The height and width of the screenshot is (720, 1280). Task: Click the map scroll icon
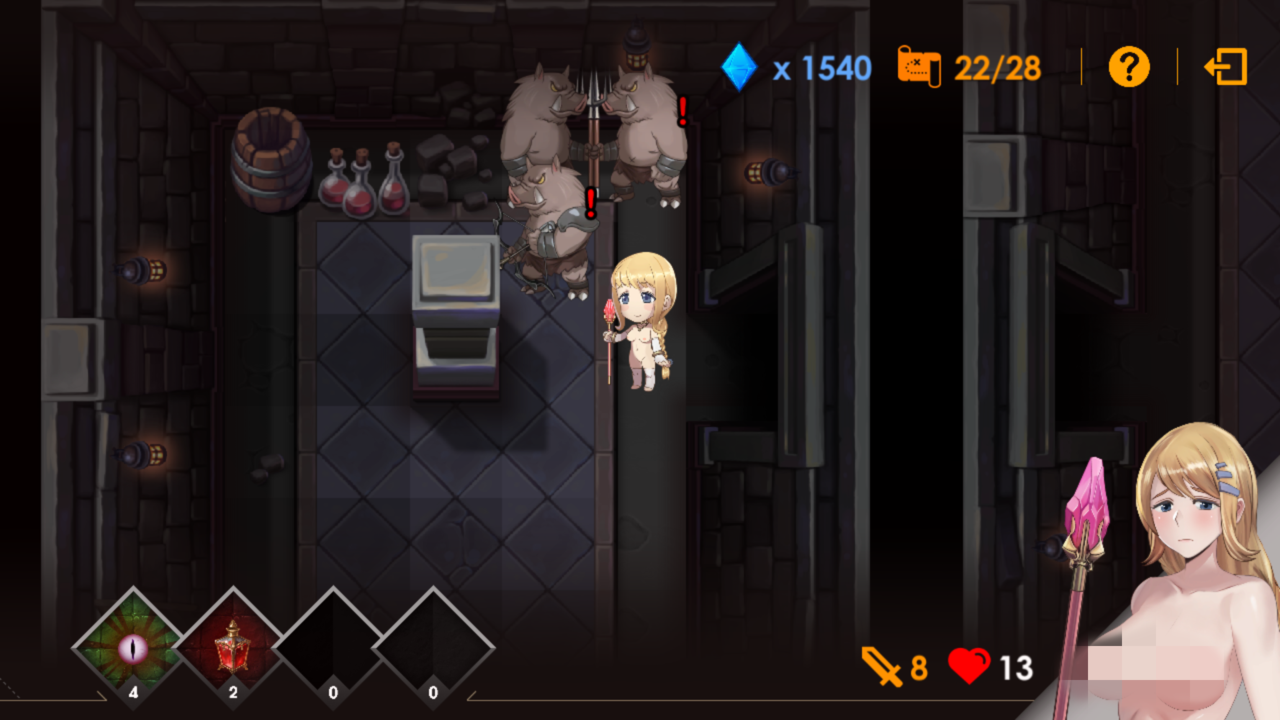click(x=920, y=68)
